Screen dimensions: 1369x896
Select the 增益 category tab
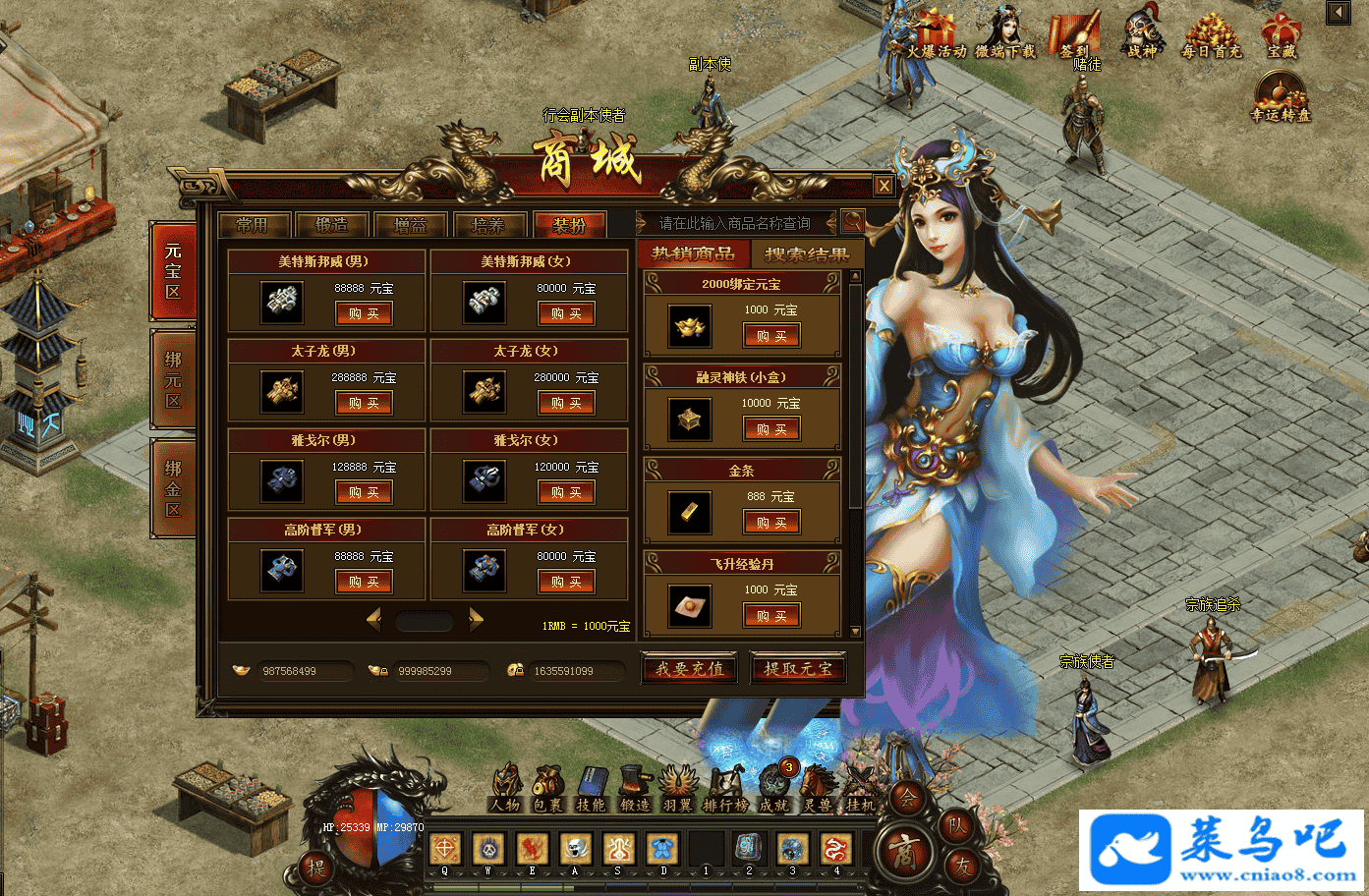tap(411, 225)
